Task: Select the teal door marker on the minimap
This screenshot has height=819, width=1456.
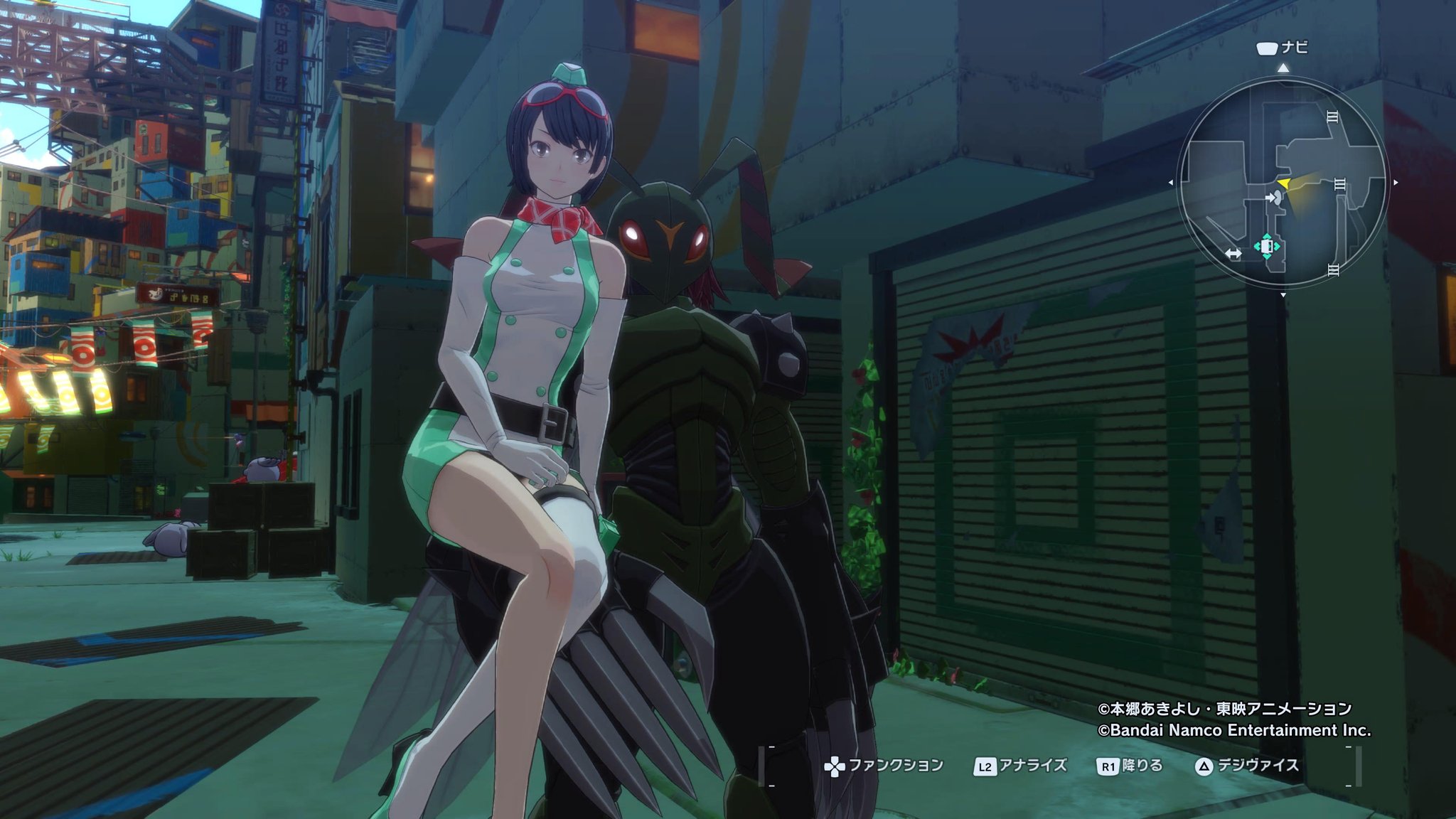Action: coord(1267,246)
